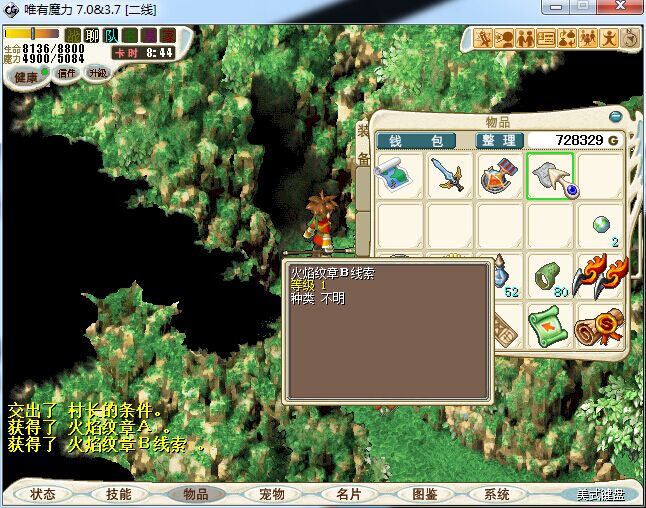Viewport: 646px width, 508px height.
Task: Select the twin flame blades item
Action: pyautogui.click(x=599, y=276)
